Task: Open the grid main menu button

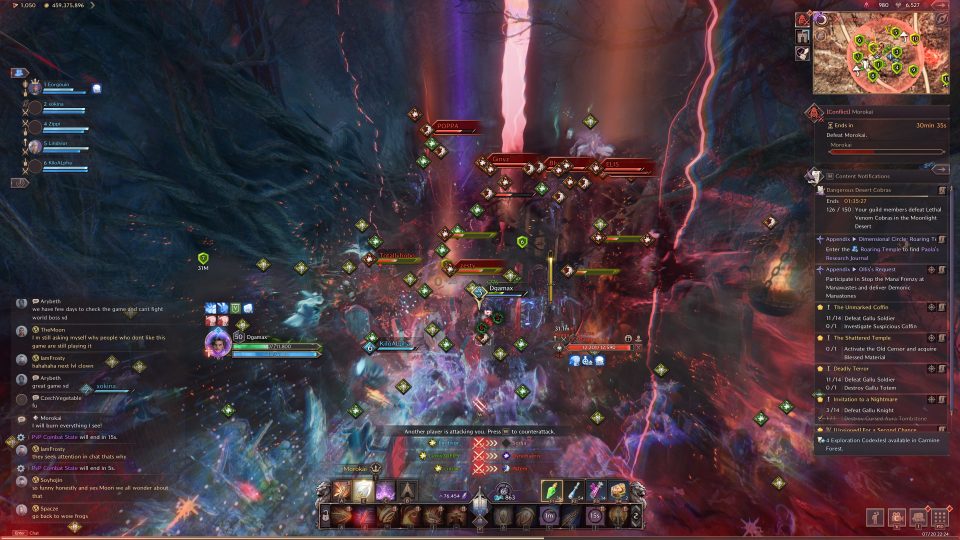Action: (939, 517)
